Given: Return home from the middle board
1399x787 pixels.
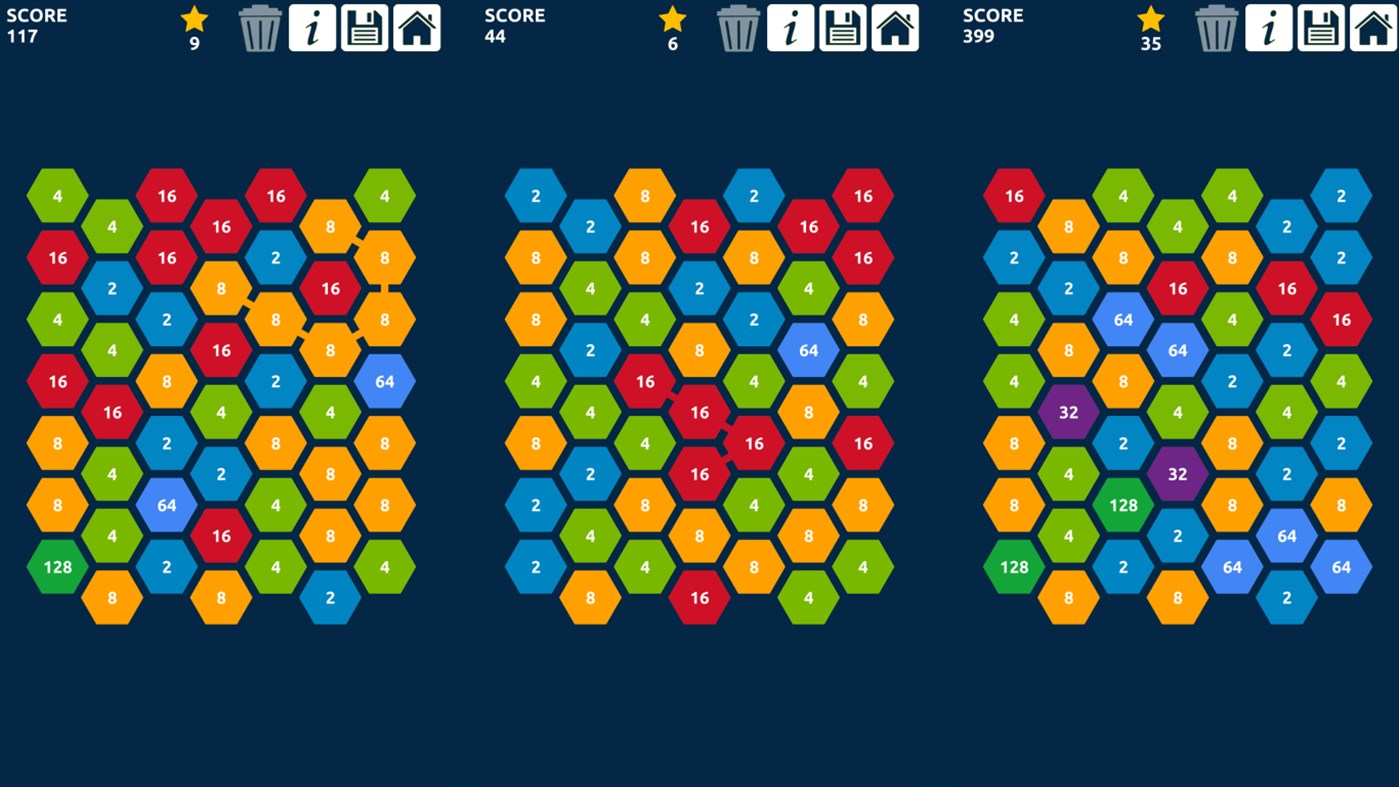Looking at the screenshot, I should click(895, 27).
